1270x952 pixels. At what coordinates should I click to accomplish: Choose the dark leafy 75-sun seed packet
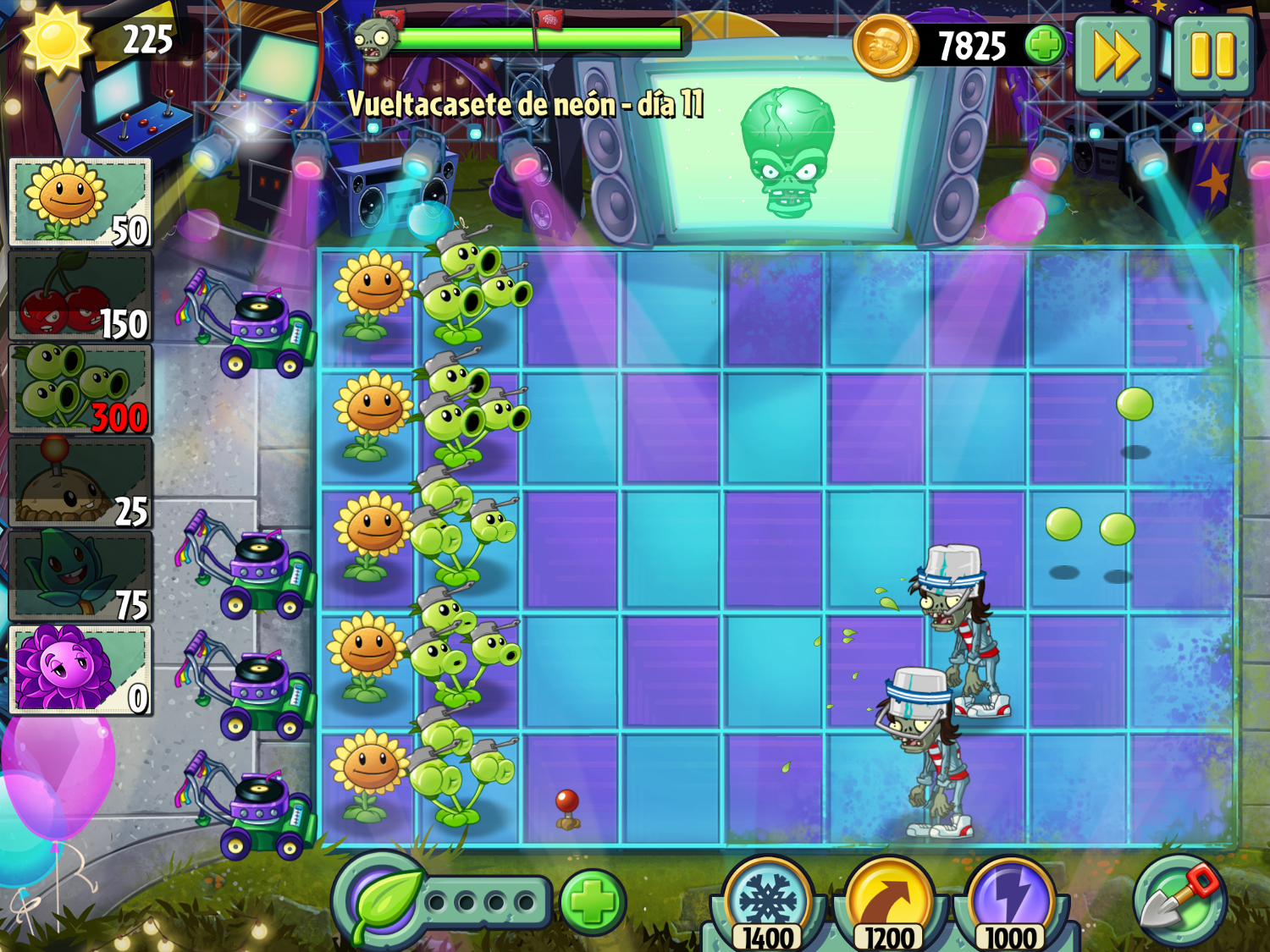tap(80, 578)
